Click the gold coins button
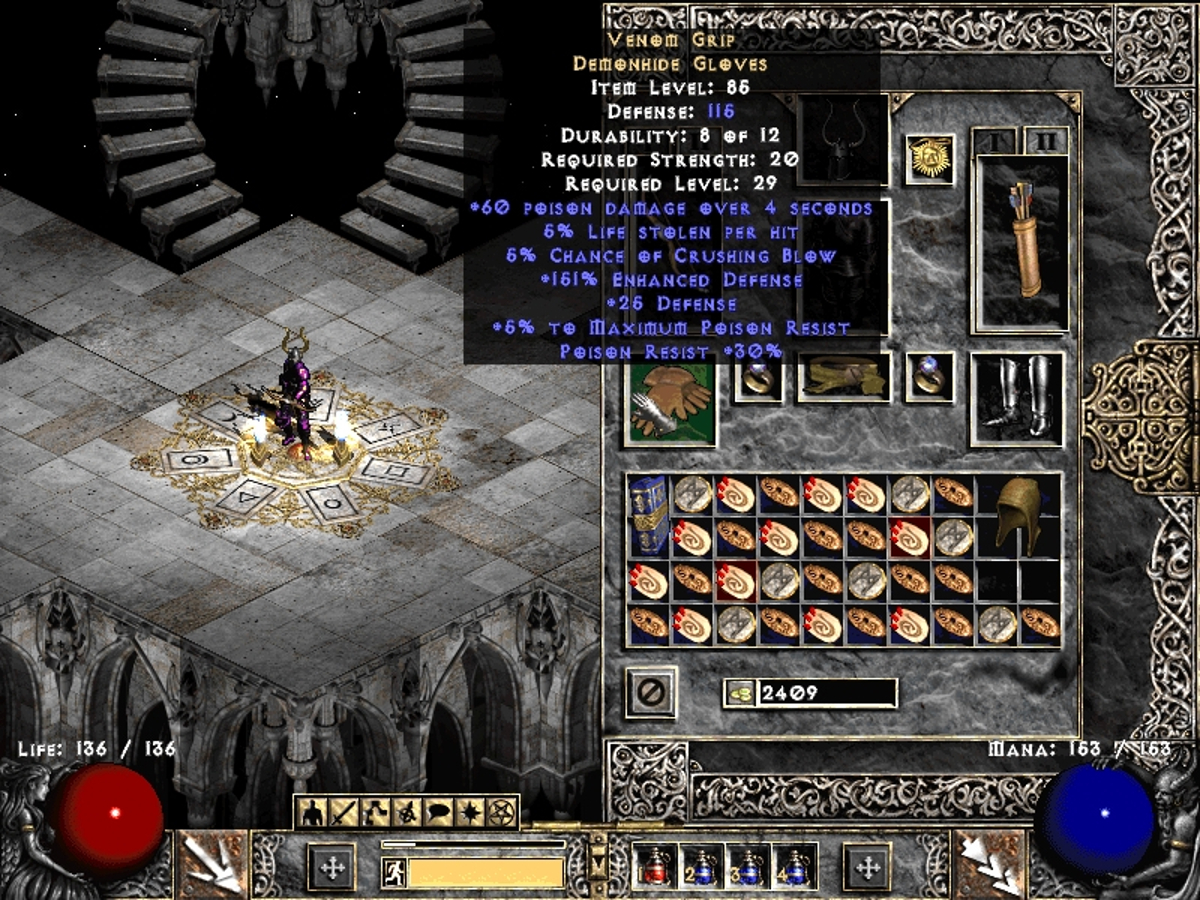Viewport: 1200px width, 900px height. pyautogui.click(x=739, y=693)
